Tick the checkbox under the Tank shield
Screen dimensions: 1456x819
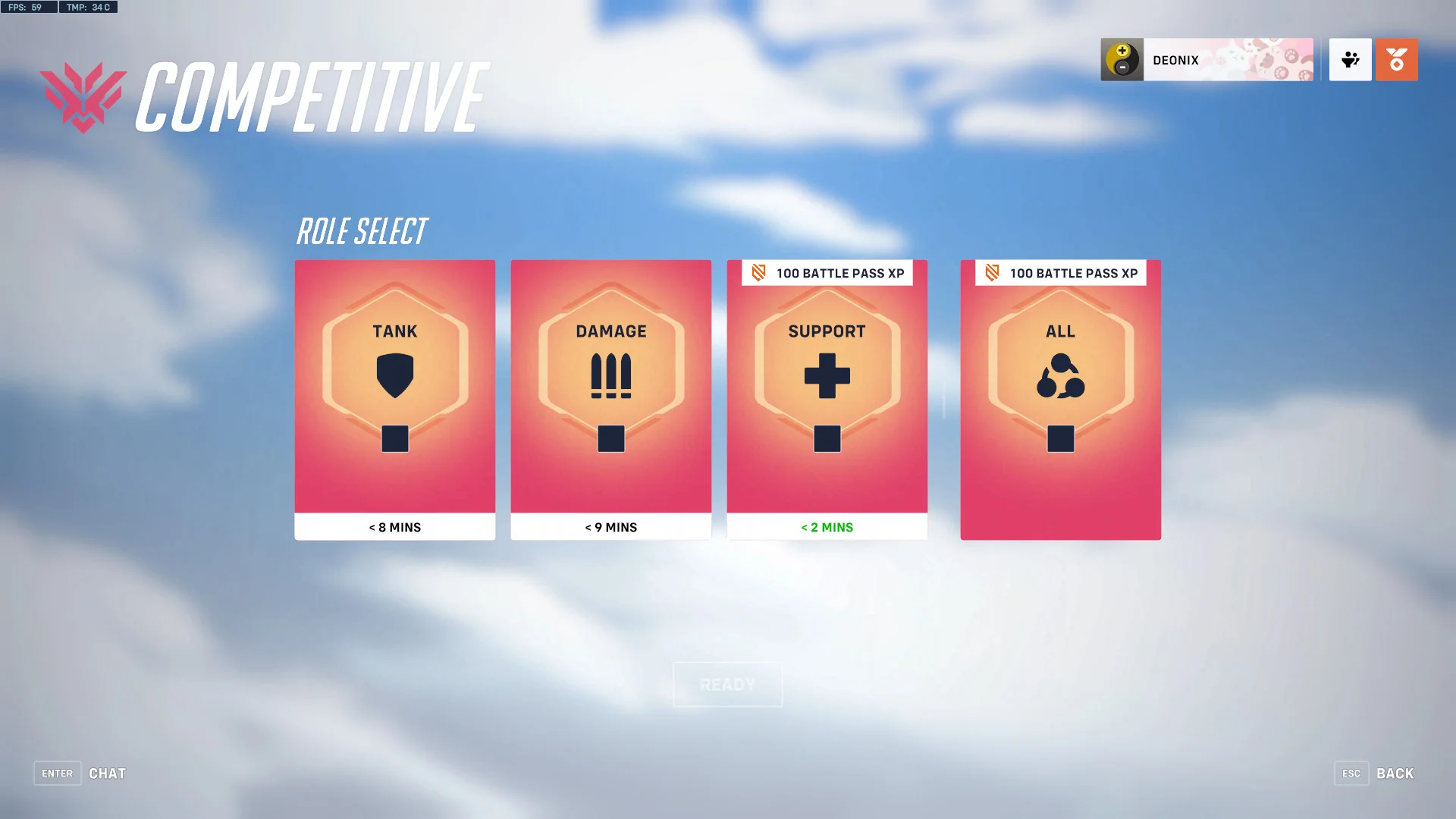(x=394, y=438)
